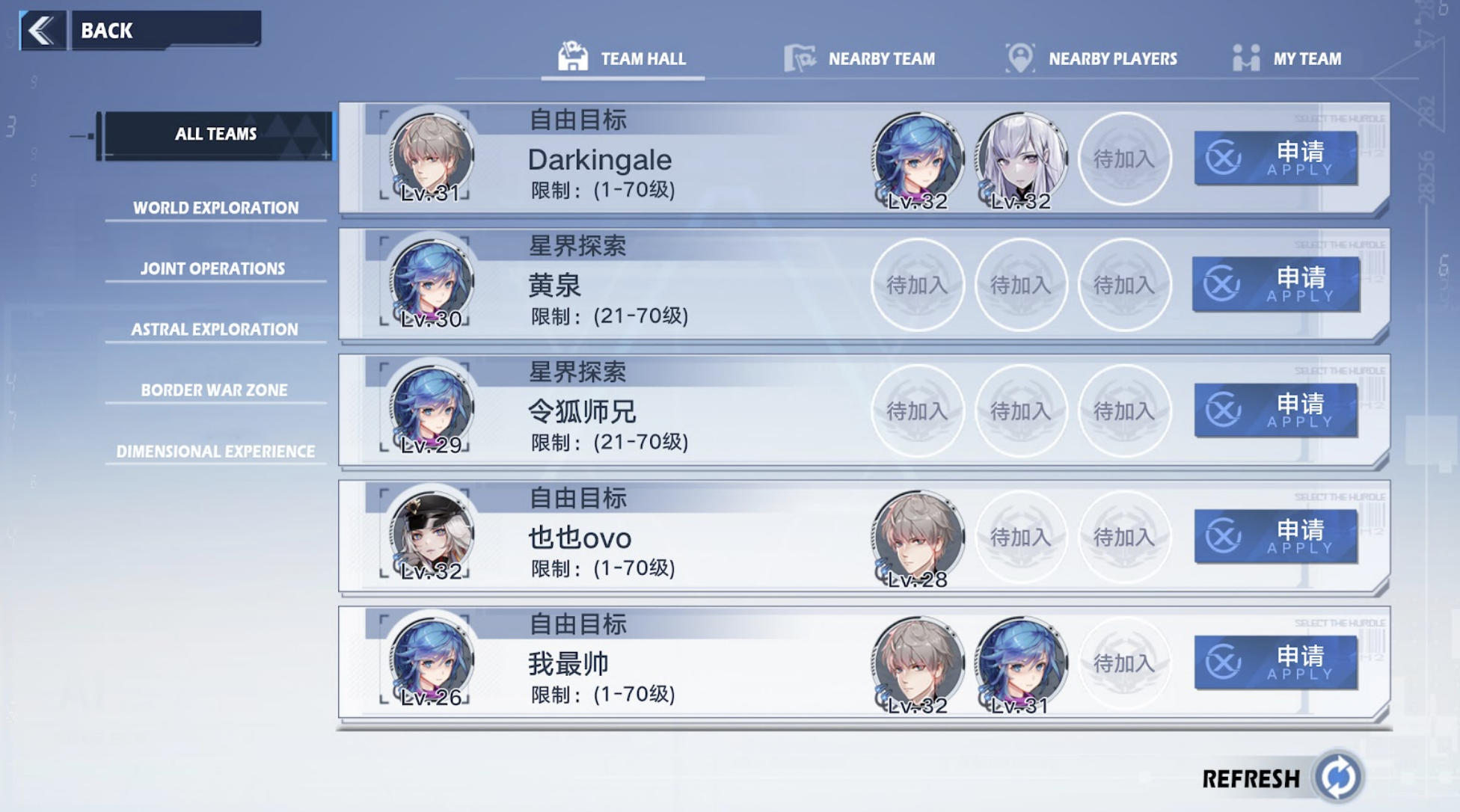Expand the World Exploration category
This screenshot has width=1460, height=812.
[215, 208]
